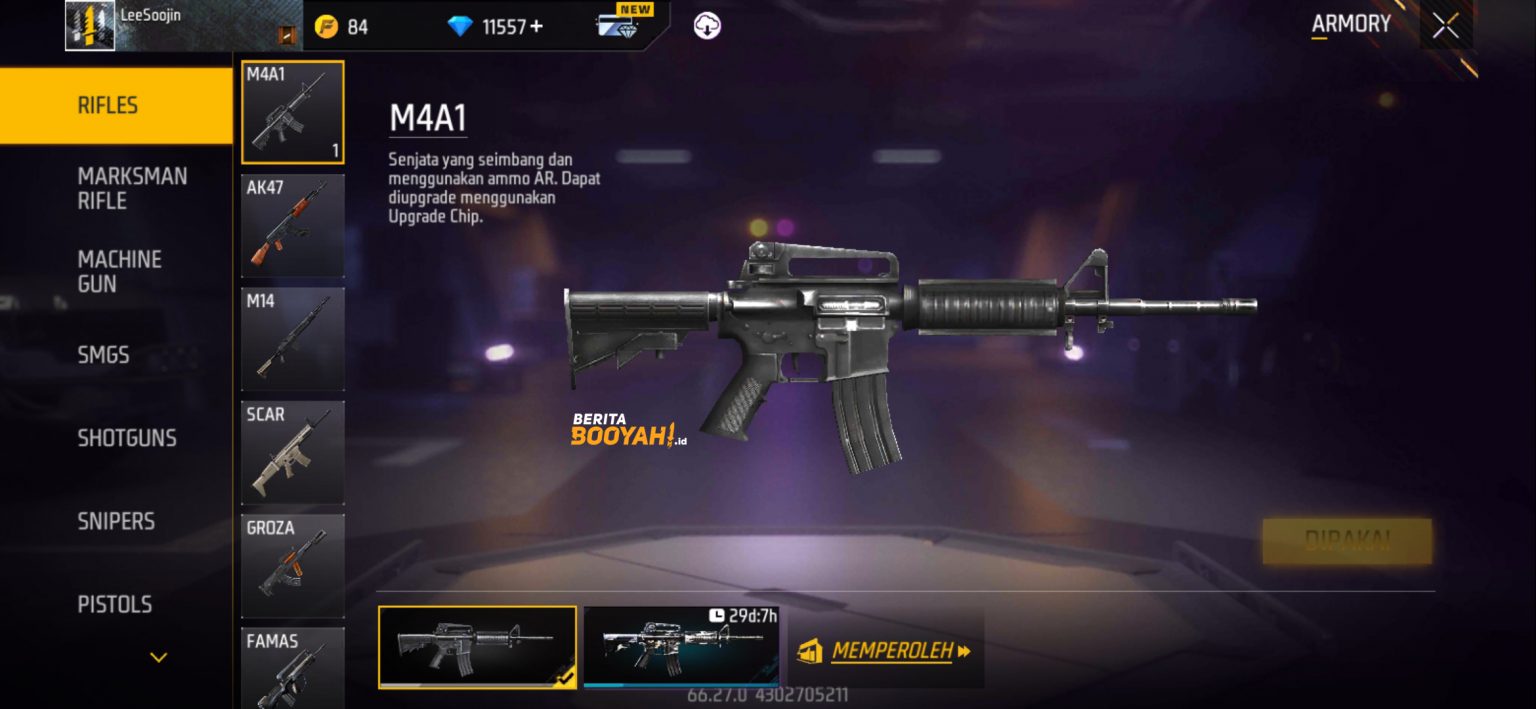Select the M4A1 weapon tile

click(x=293, y=112)
